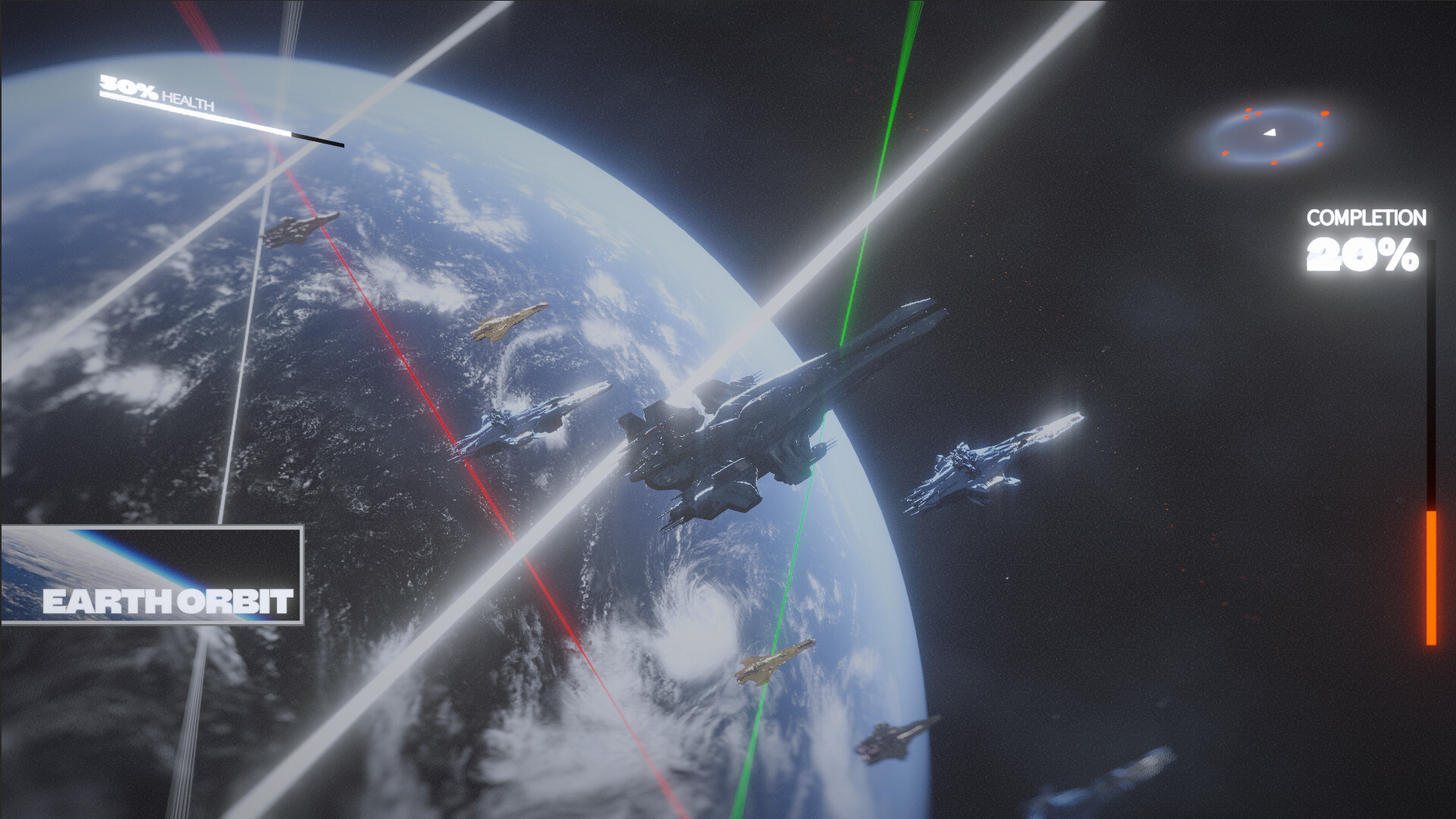This screenshot has height=819, width=1456.
Task: Click the orange vertical progress bar
Action: [x=1430, y=576]
